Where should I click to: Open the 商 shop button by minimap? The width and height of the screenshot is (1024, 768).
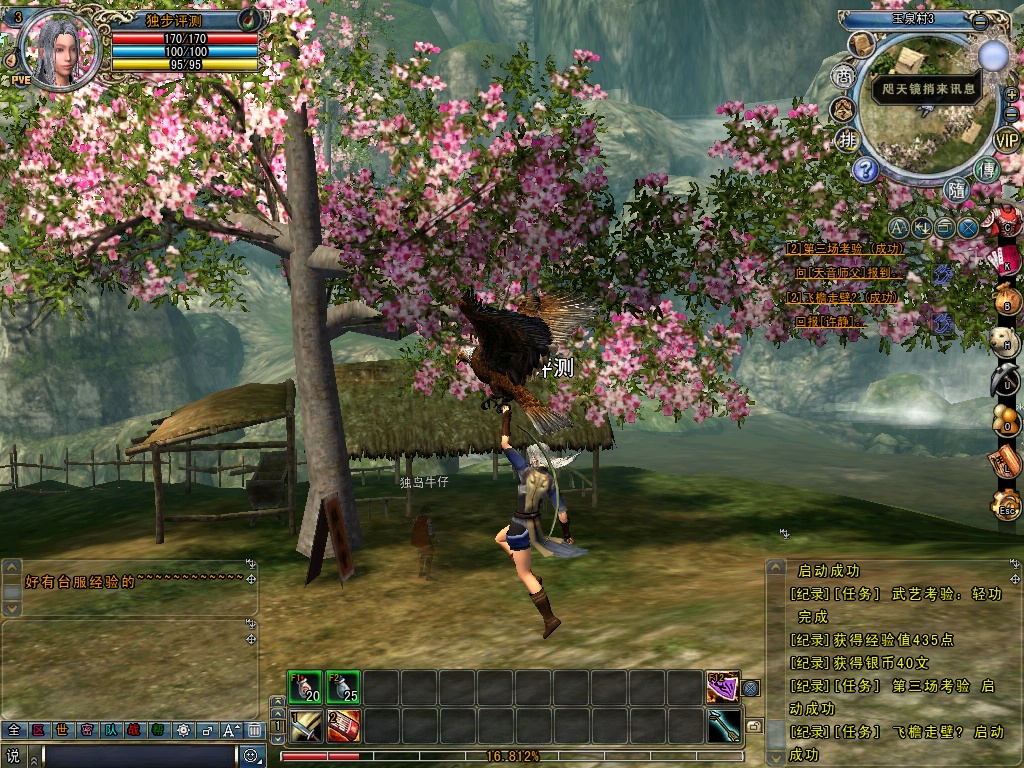(x=843, y=78)
